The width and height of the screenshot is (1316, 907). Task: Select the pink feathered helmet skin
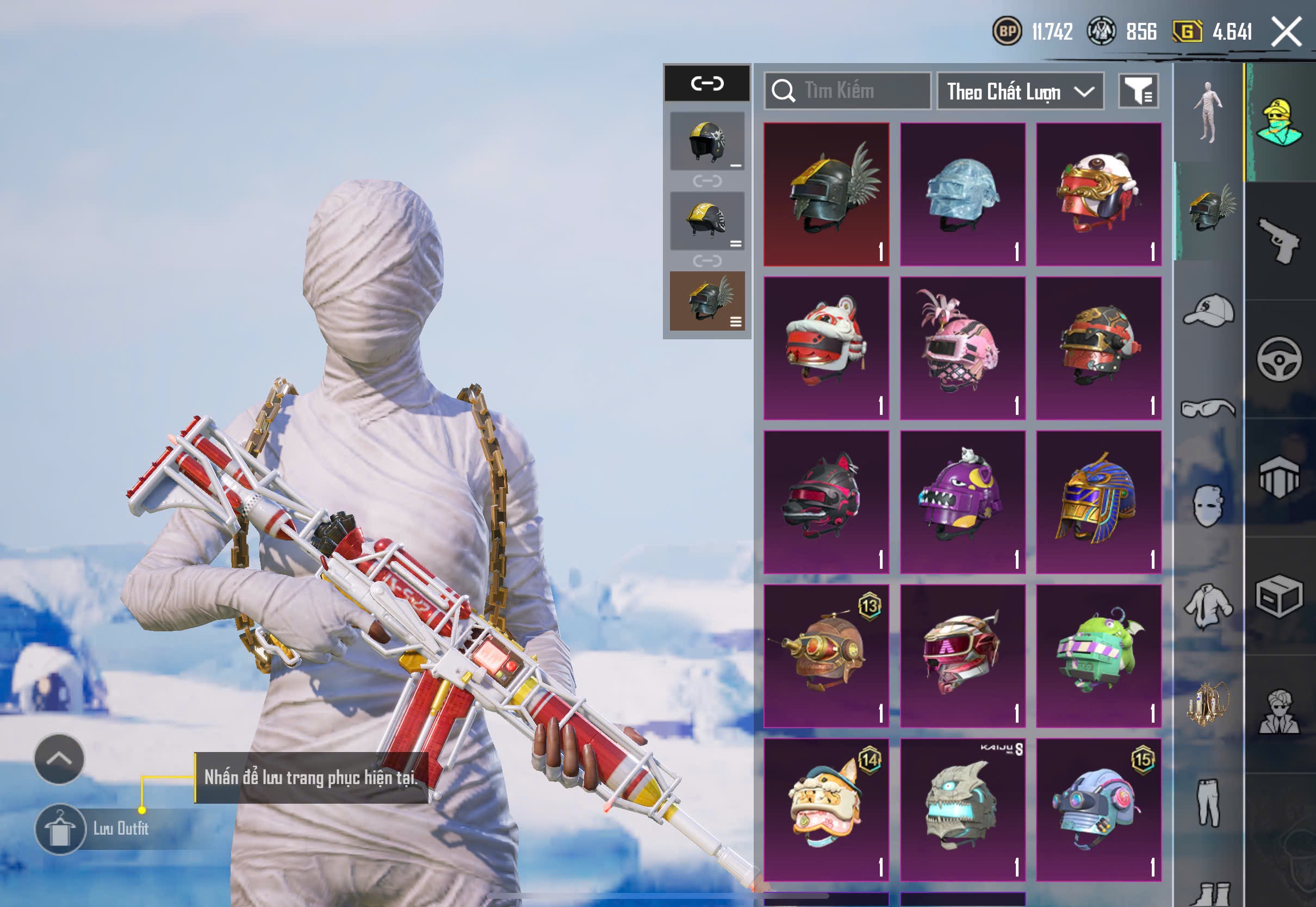click(963, 348)
